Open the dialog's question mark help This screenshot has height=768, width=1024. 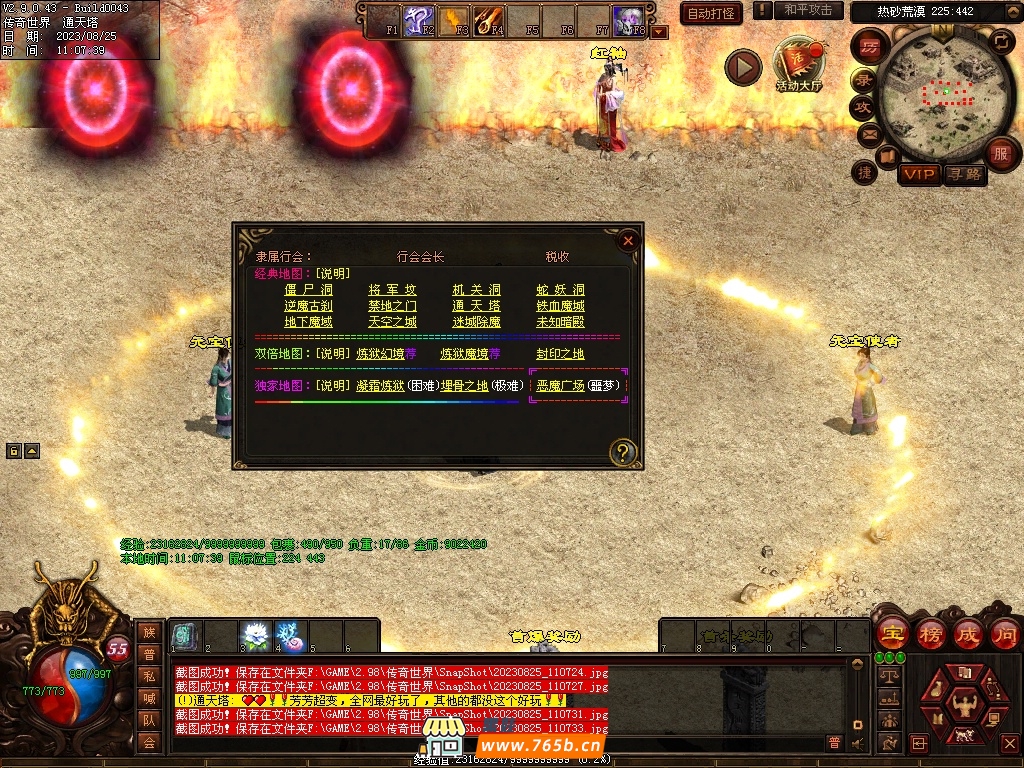623,452
